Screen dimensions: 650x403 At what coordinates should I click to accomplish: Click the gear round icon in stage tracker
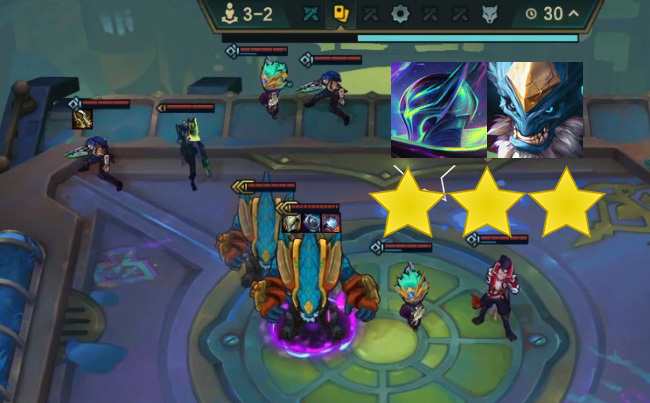pos(400,15)
